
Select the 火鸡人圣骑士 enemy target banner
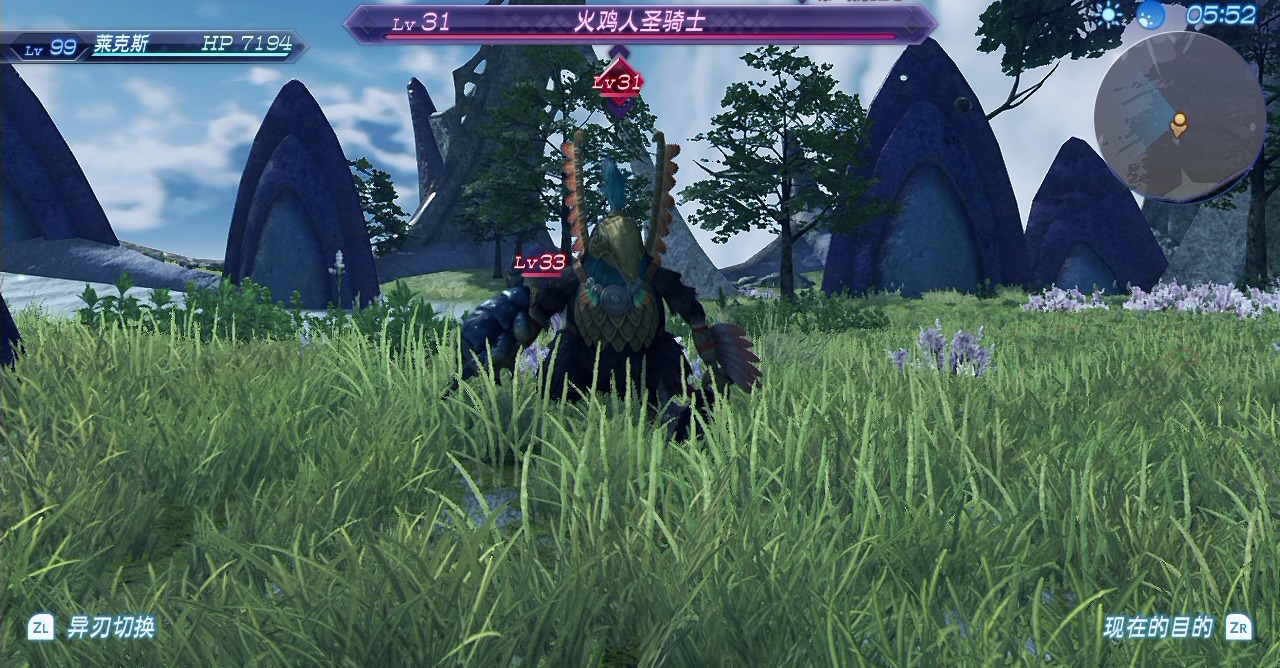[640, 23]
